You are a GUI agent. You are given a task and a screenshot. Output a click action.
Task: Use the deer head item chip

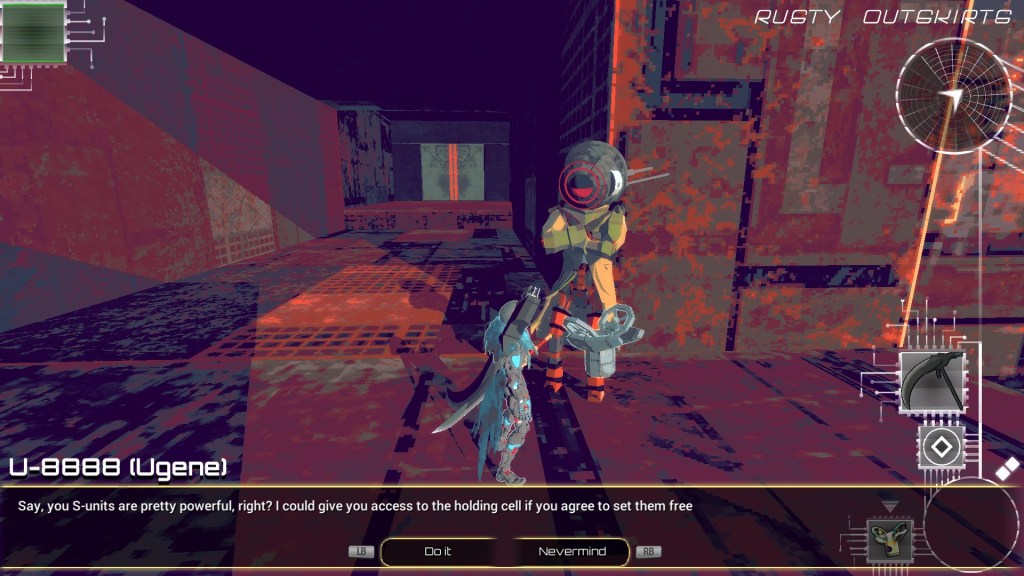(x=883, y=541)
